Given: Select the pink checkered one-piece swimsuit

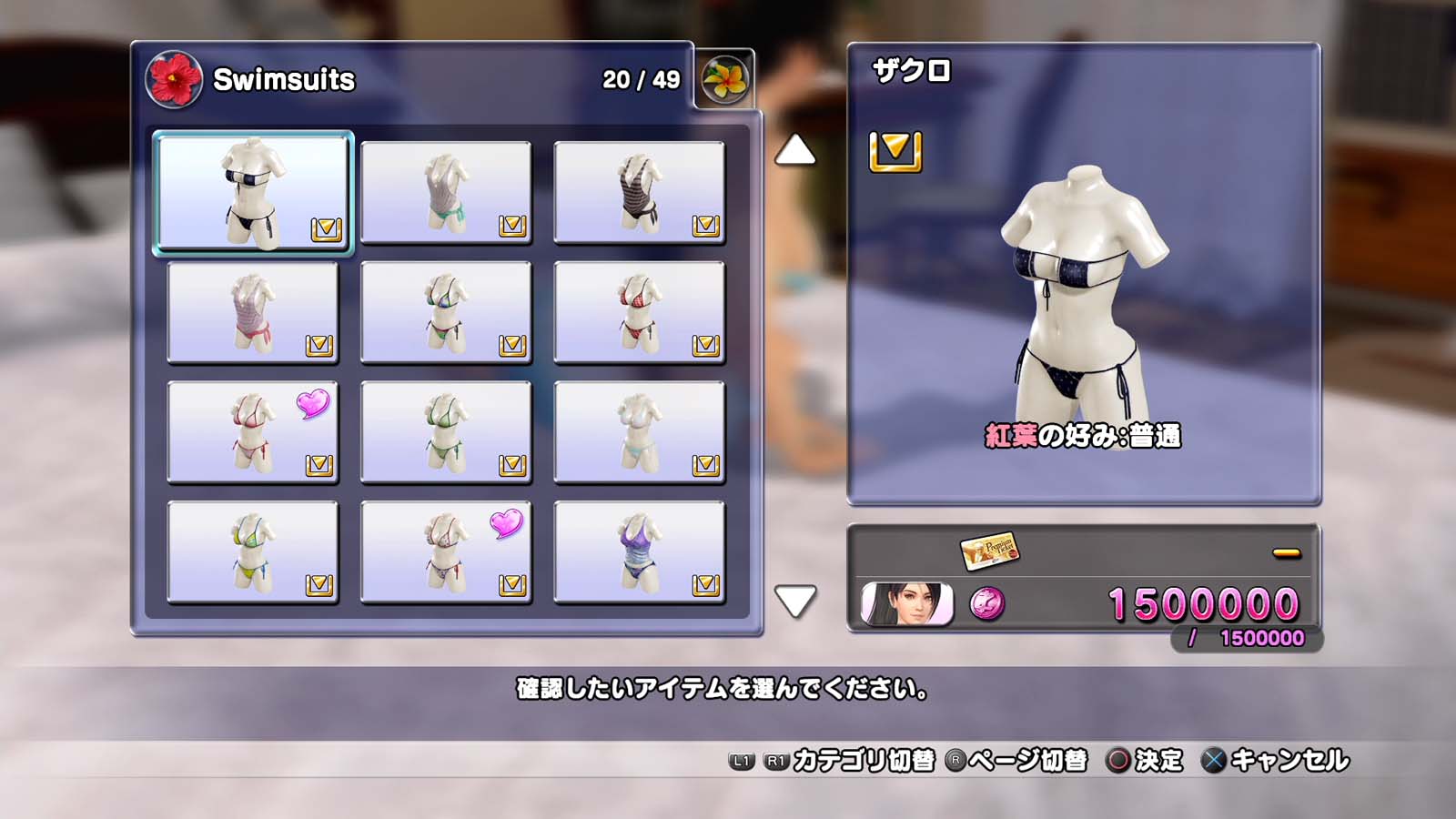Looking at the screenshot, I should tap(253, 313).
